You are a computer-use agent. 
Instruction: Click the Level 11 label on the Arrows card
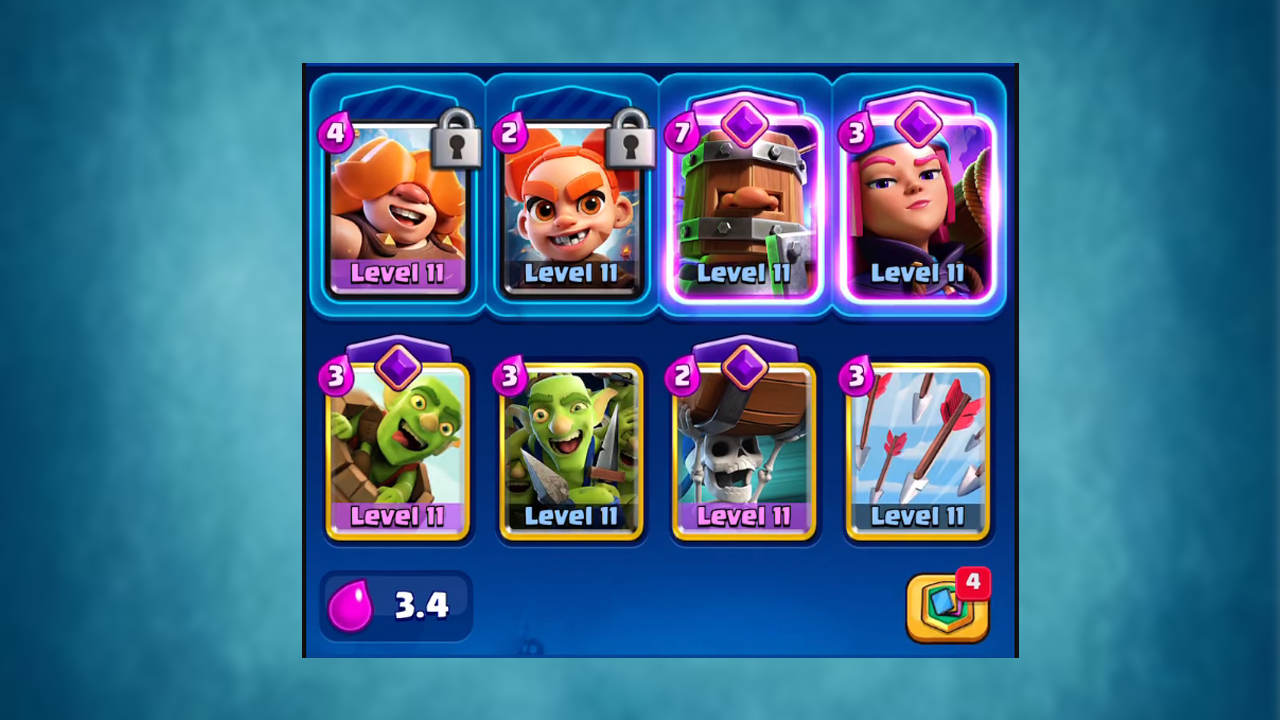917,518
